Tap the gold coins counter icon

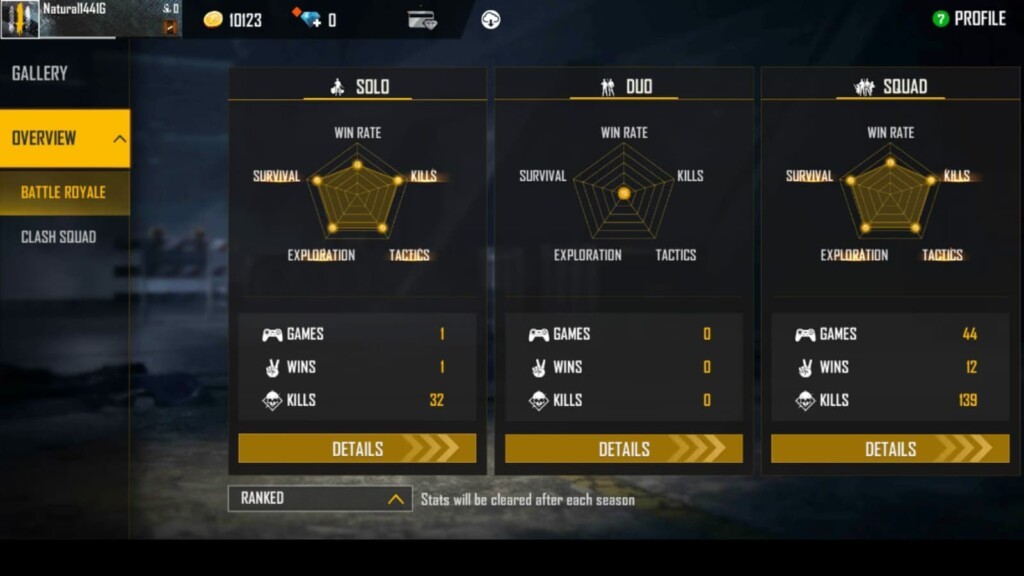[213, 19]
